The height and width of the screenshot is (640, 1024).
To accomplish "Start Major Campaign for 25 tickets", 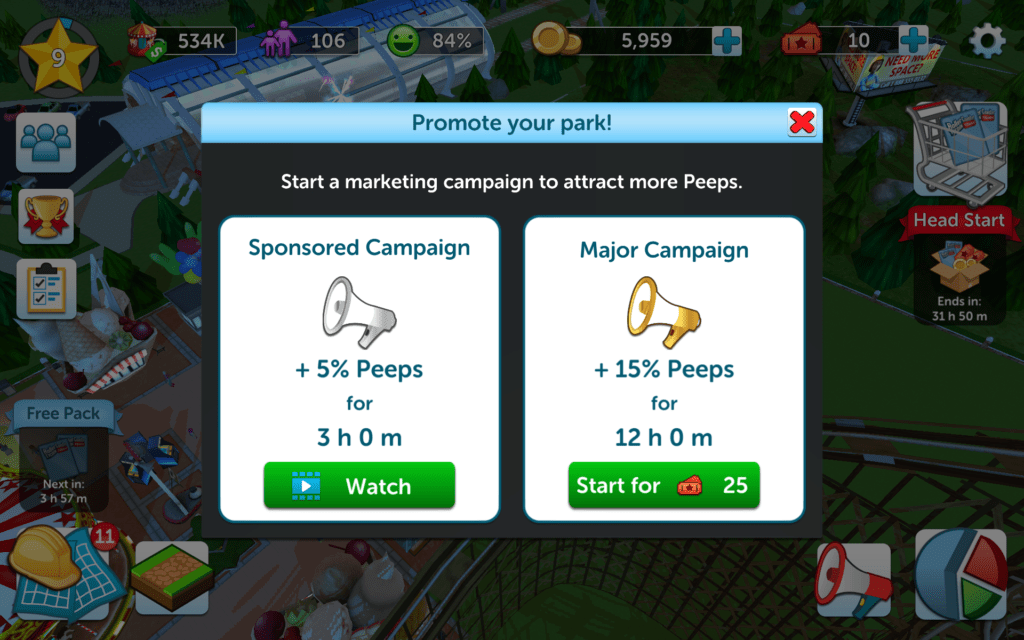I will [664, 486].
